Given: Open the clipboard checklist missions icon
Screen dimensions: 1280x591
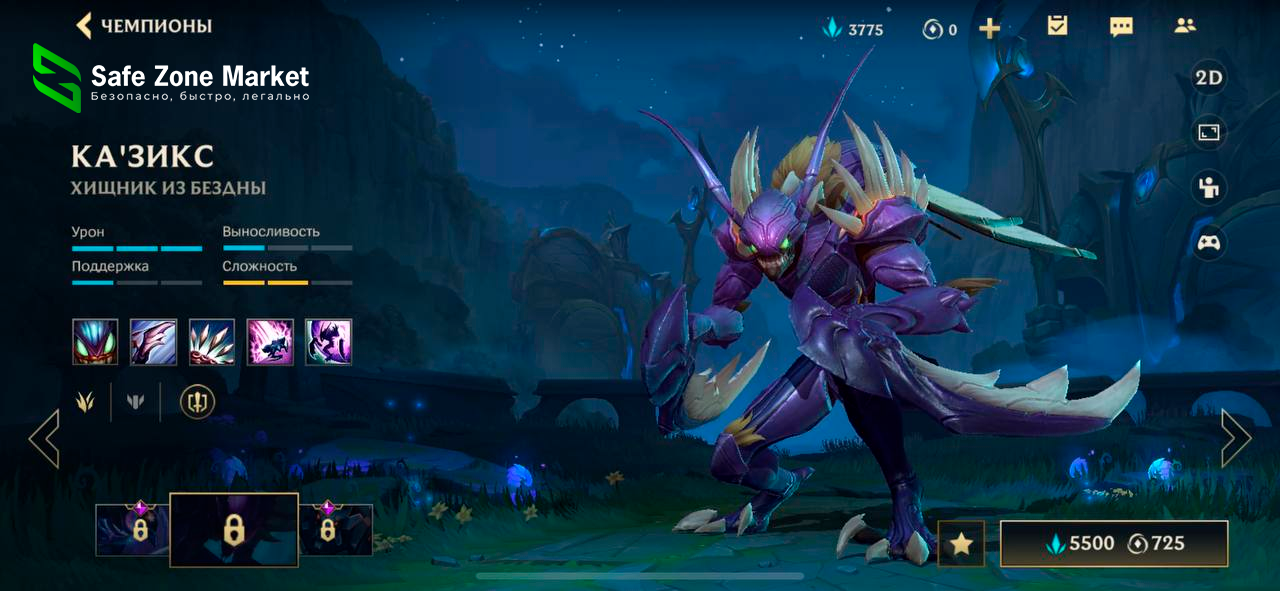Looking at the screenshot, I should [1057, 26].
